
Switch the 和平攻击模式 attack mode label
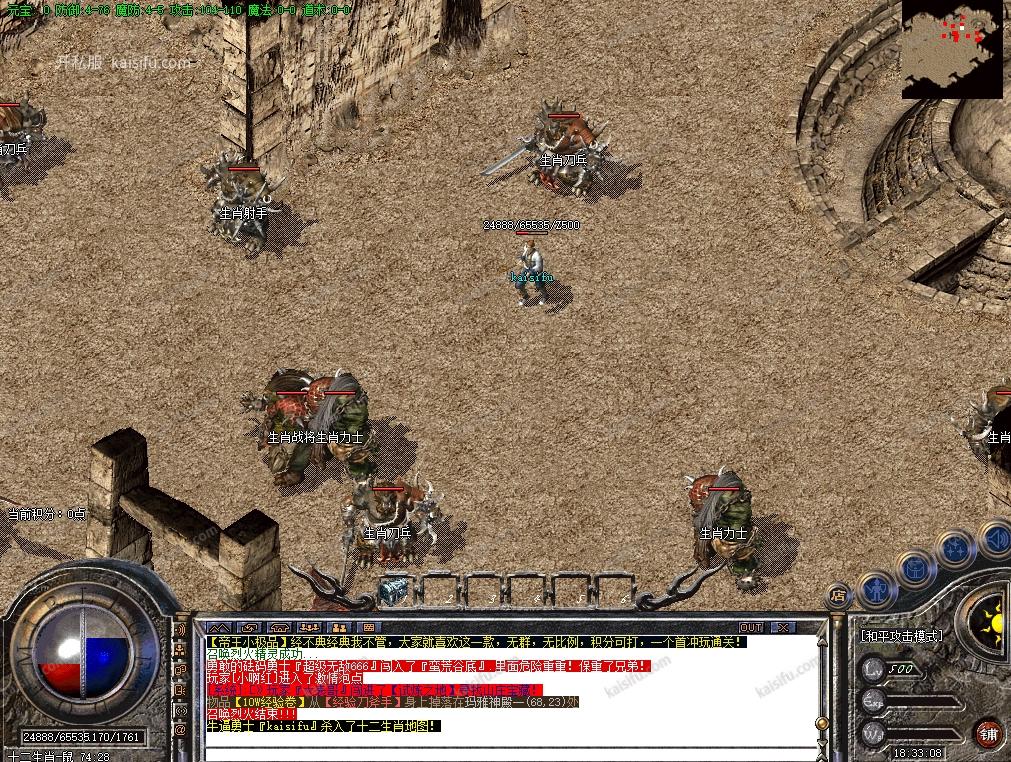(x=902, y=635)
